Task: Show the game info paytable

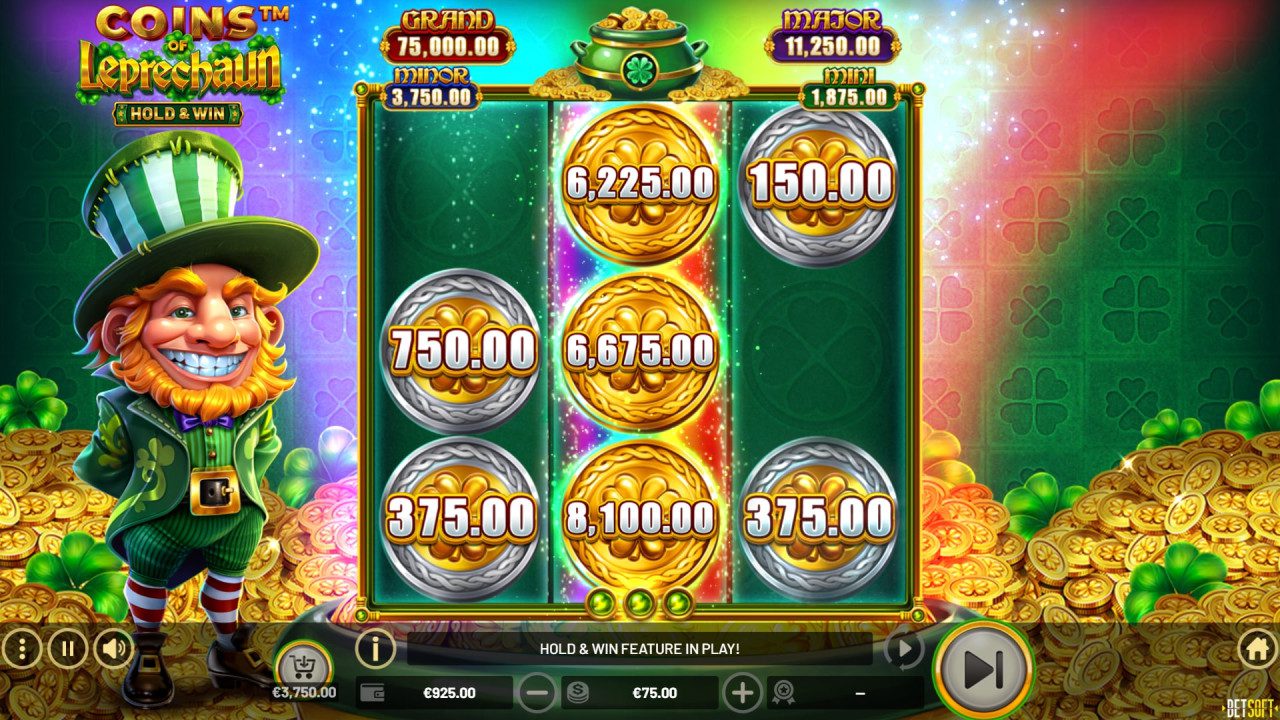Action: point(375,649)
